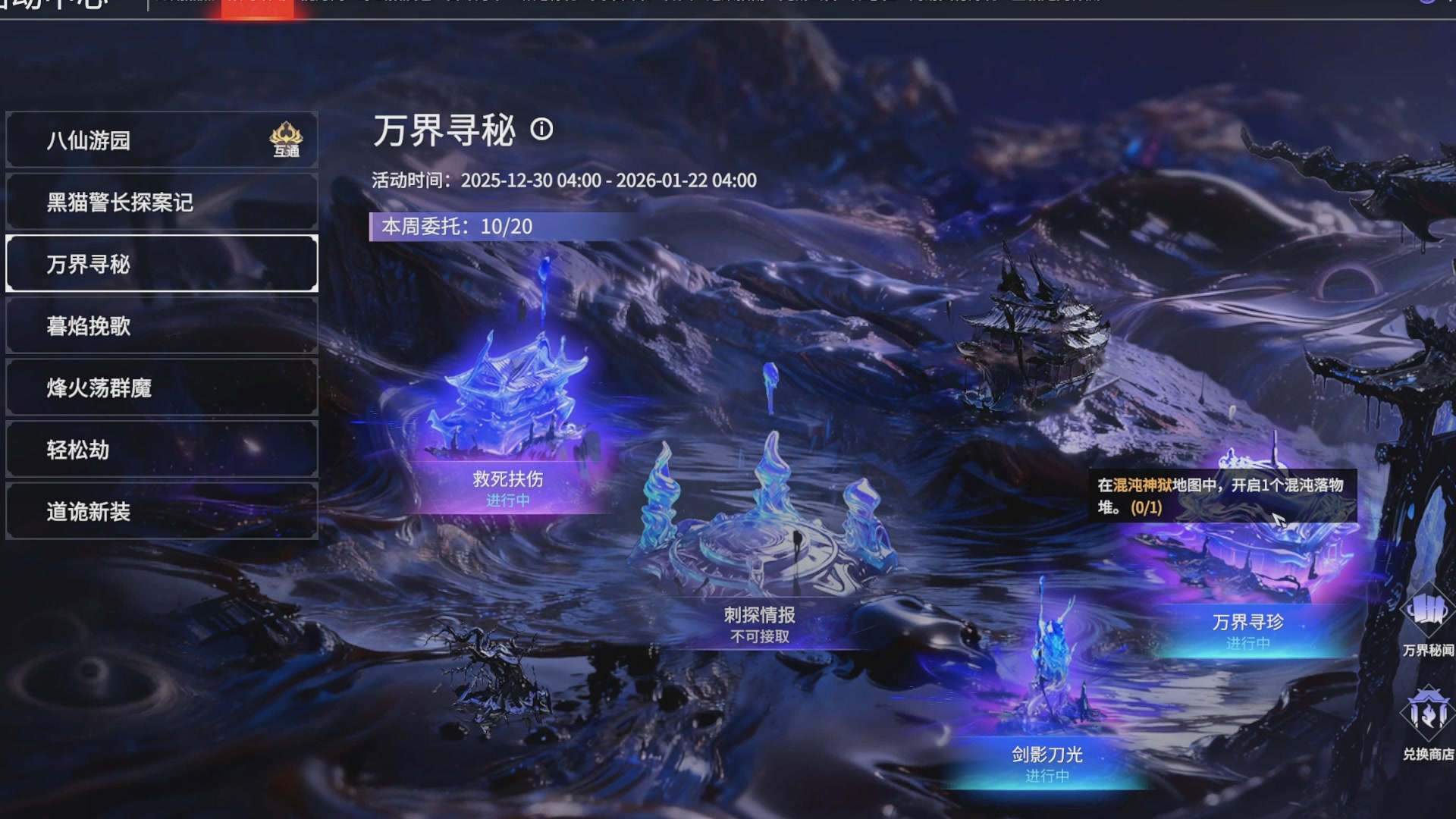This screenshot has height=819, width=1456.
Task: Open the 黑猫警长探案记 activity tab
Action: (x=162, y=202)
